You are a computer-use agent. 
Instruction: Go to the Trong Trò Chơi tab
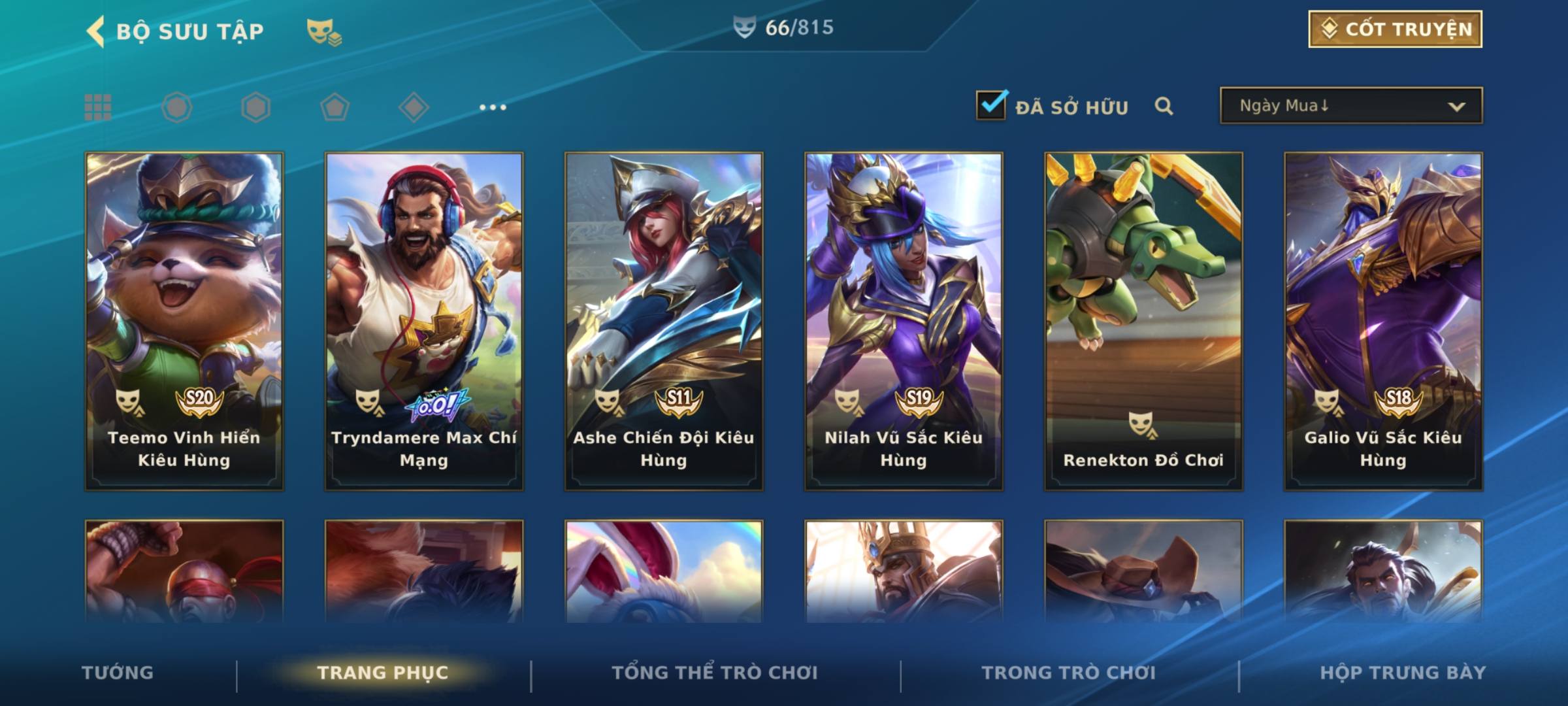tap(1068, 673)
